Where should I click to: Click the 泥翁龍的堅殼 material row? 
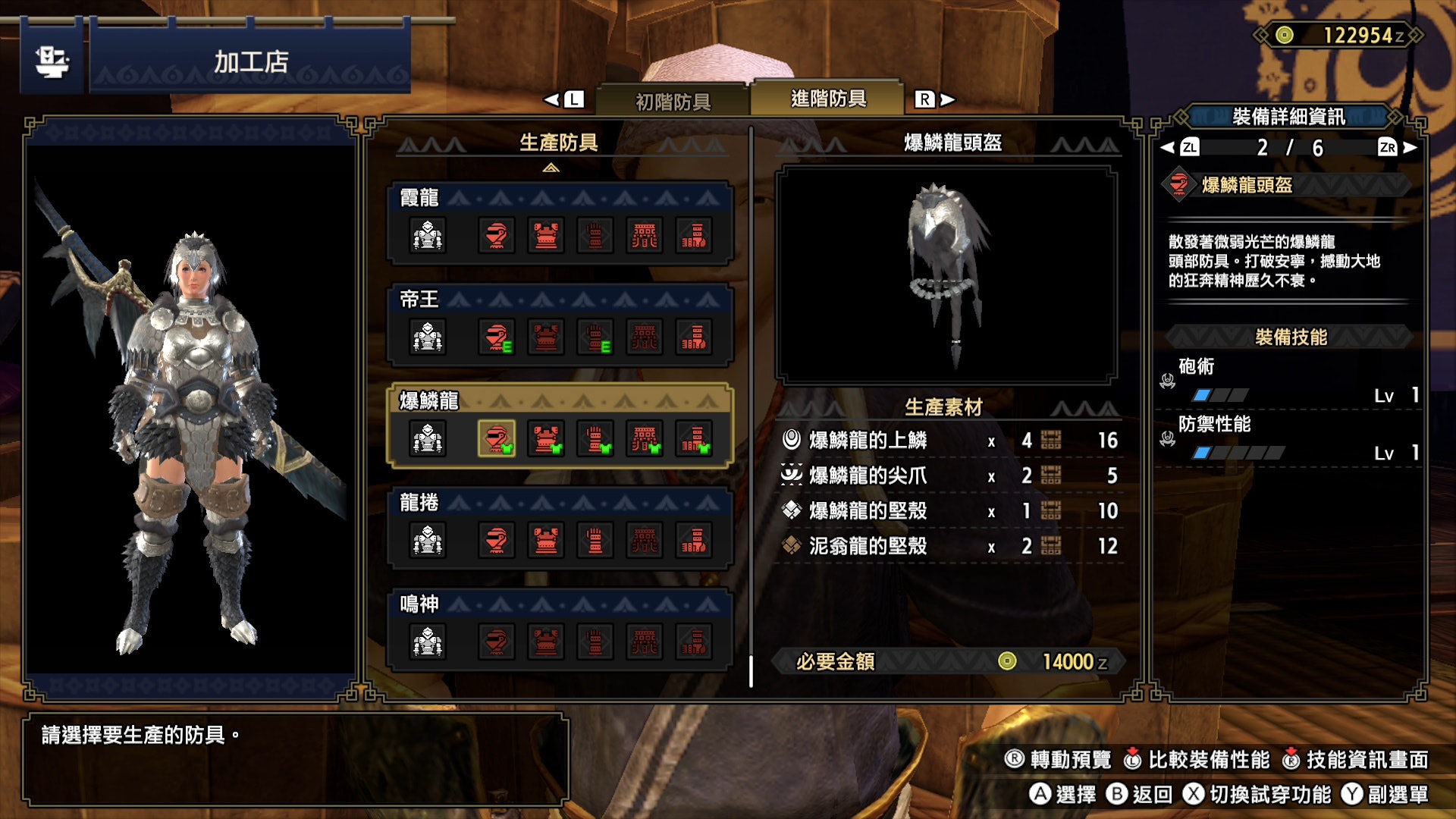[948, 546]
